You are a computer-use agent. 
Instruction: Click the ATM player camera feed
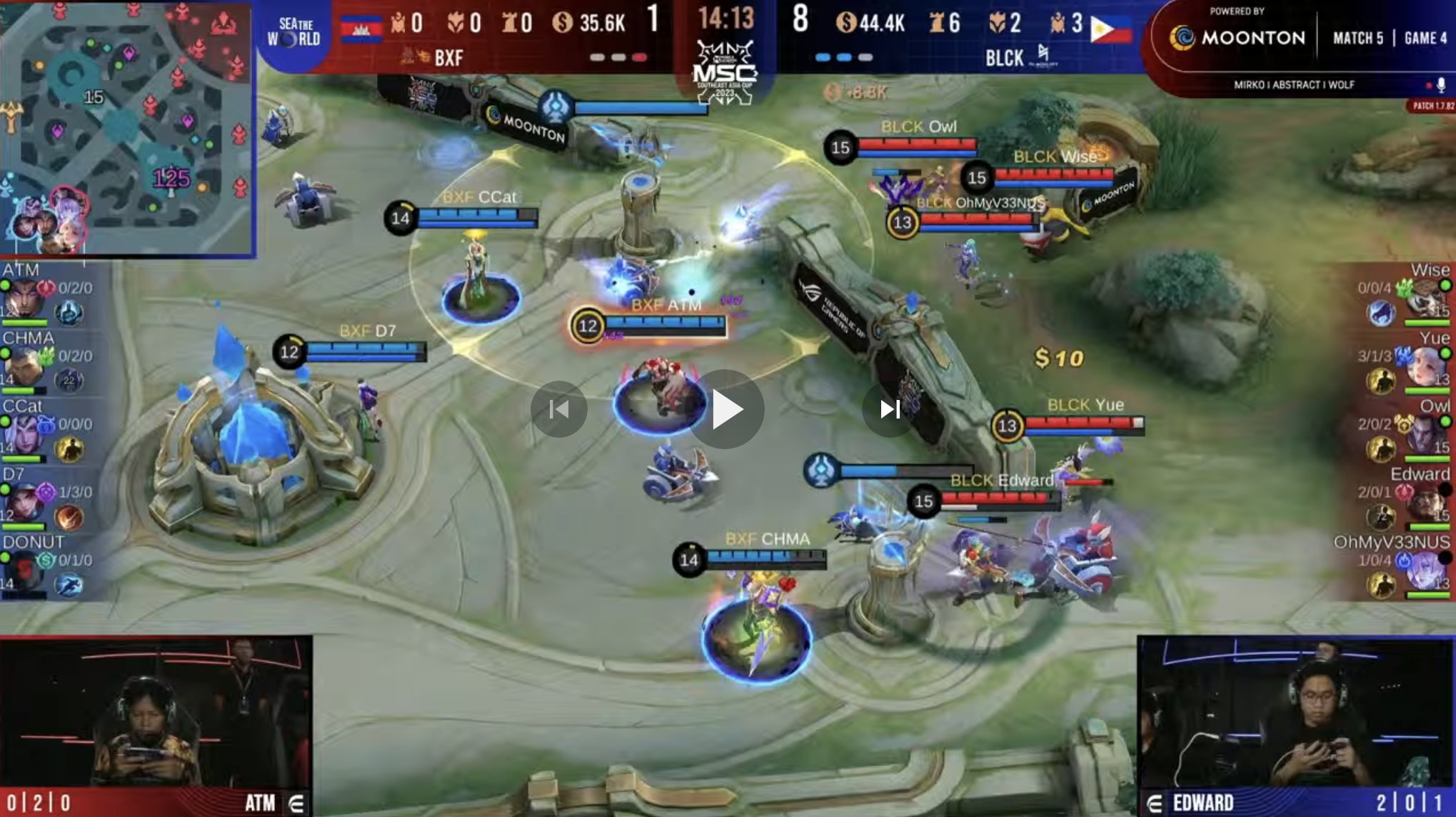pos(156,714)
